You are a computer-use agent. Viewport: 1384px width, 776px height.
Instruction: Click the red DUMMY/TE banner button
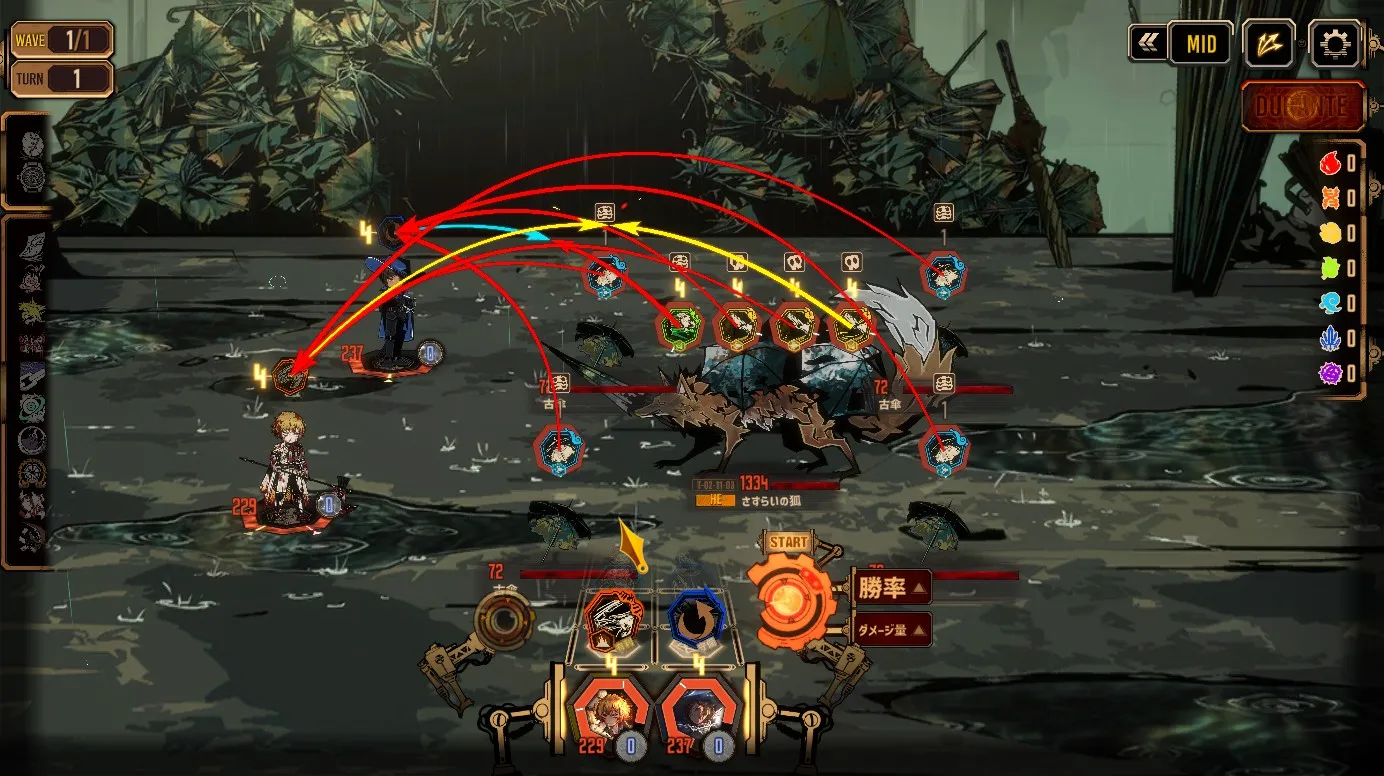1304,107
